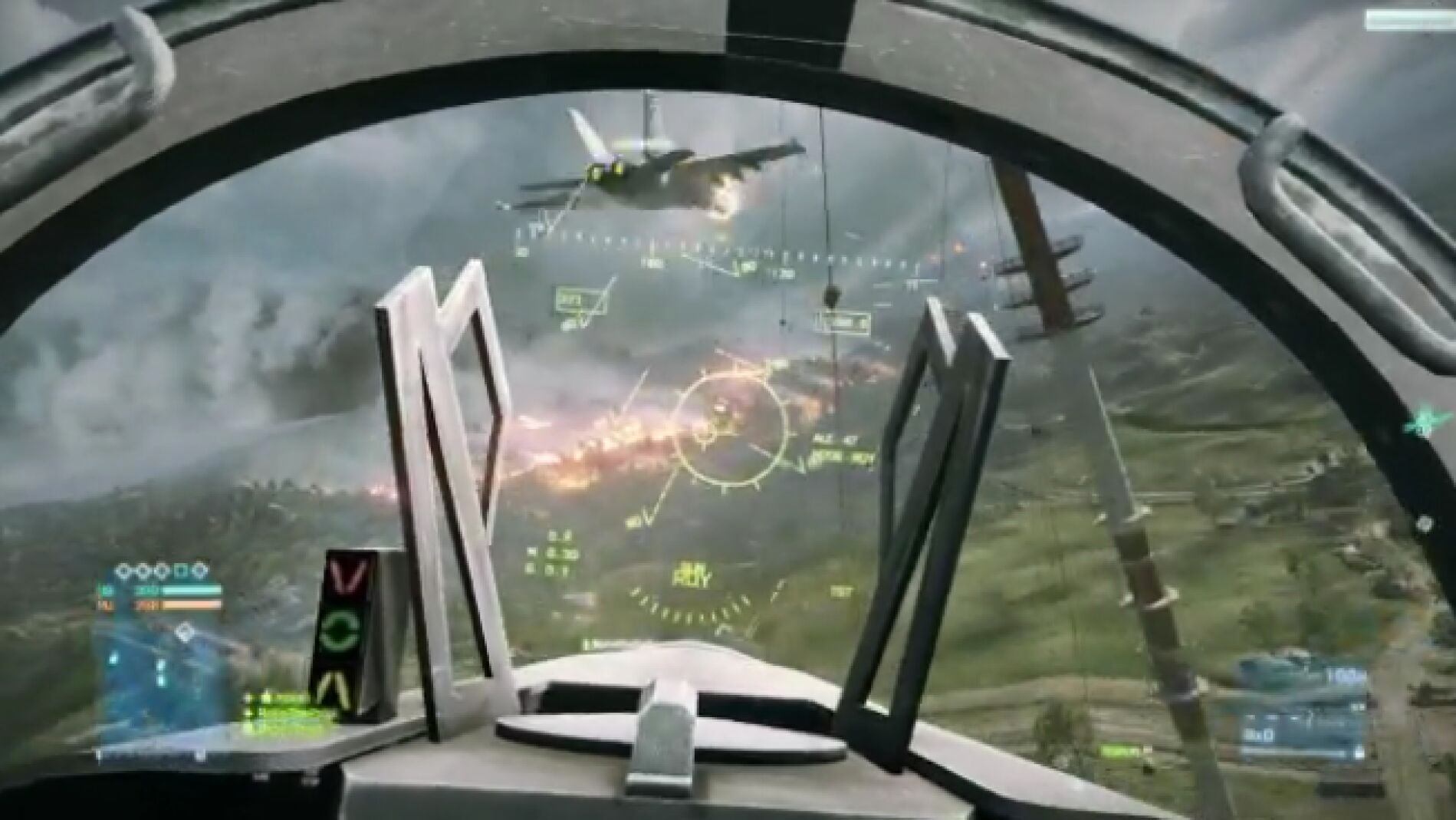Click the square objective marker in the HUD row
Image resolution: width=1456 pixels, height=820 pixels.
181,570
